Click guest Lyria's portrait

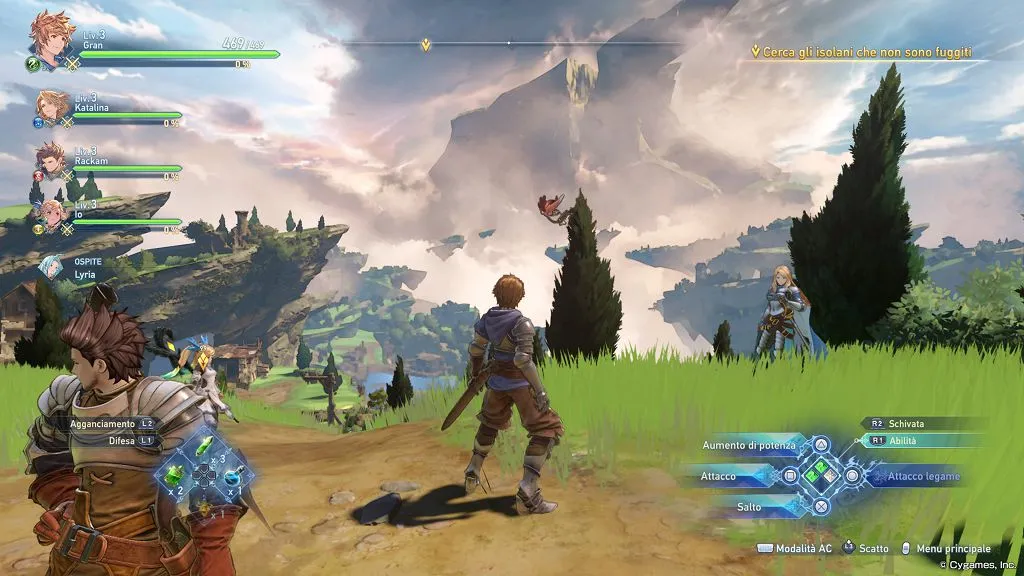point(50,267)
